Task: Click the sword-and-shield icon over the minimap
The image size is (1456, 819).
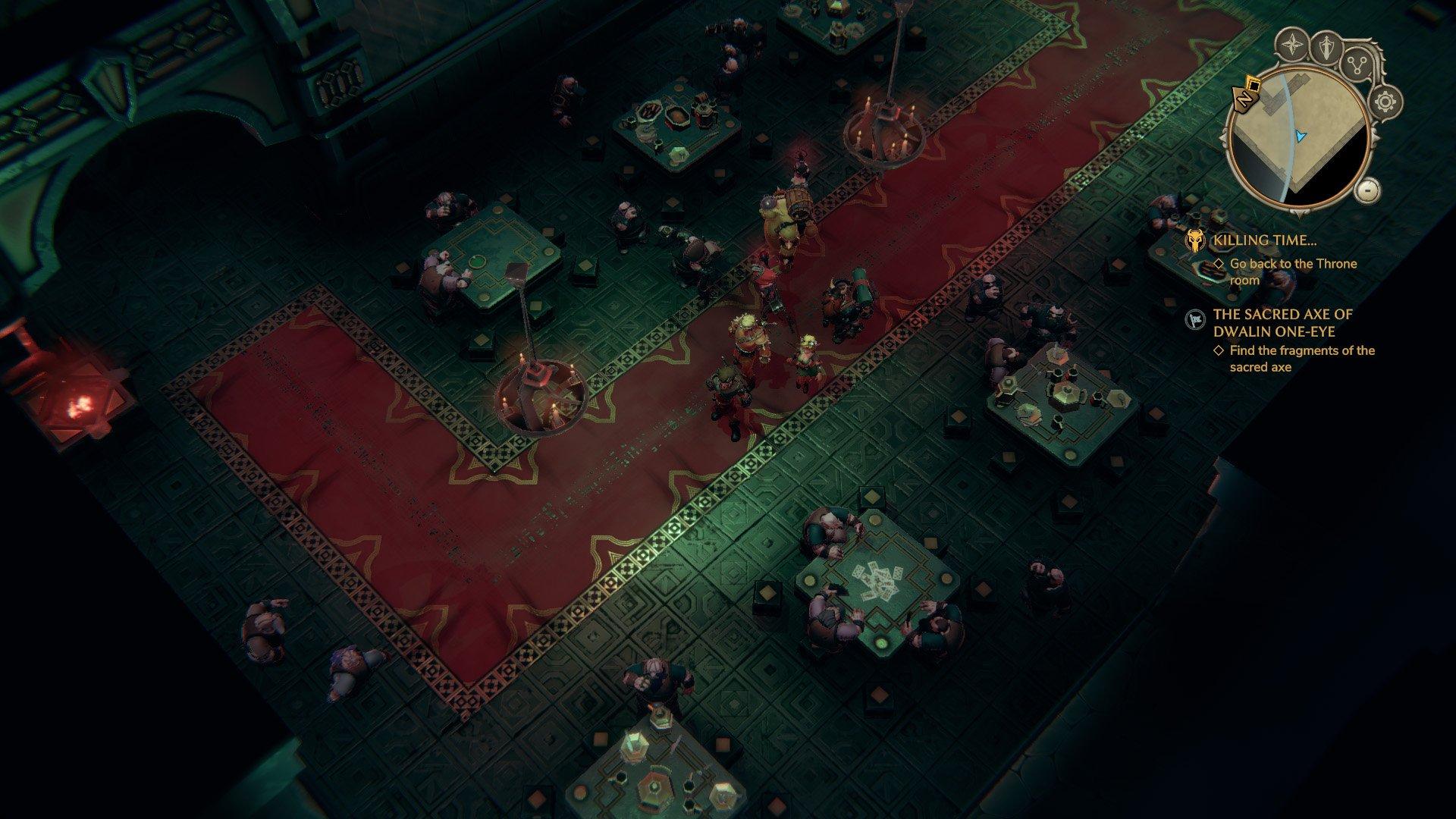Action: click(x=1325, y=45)
